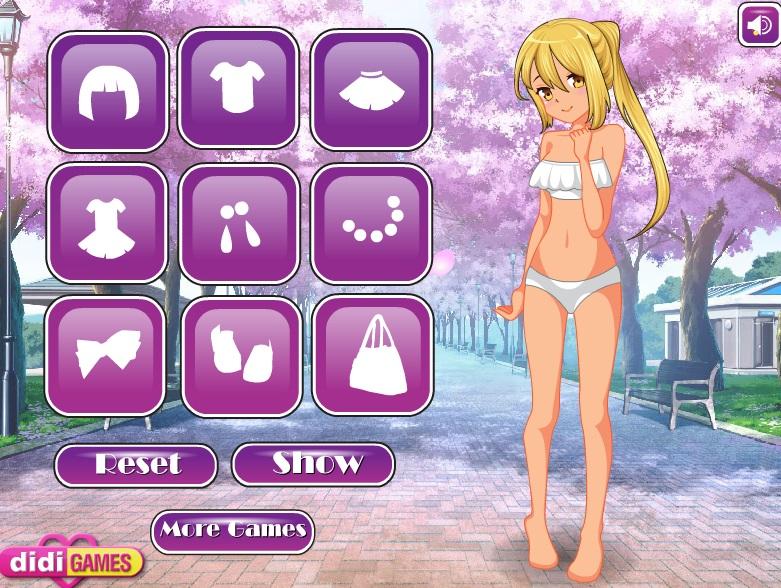Select the t-shirt tops category

pos(238,88)
